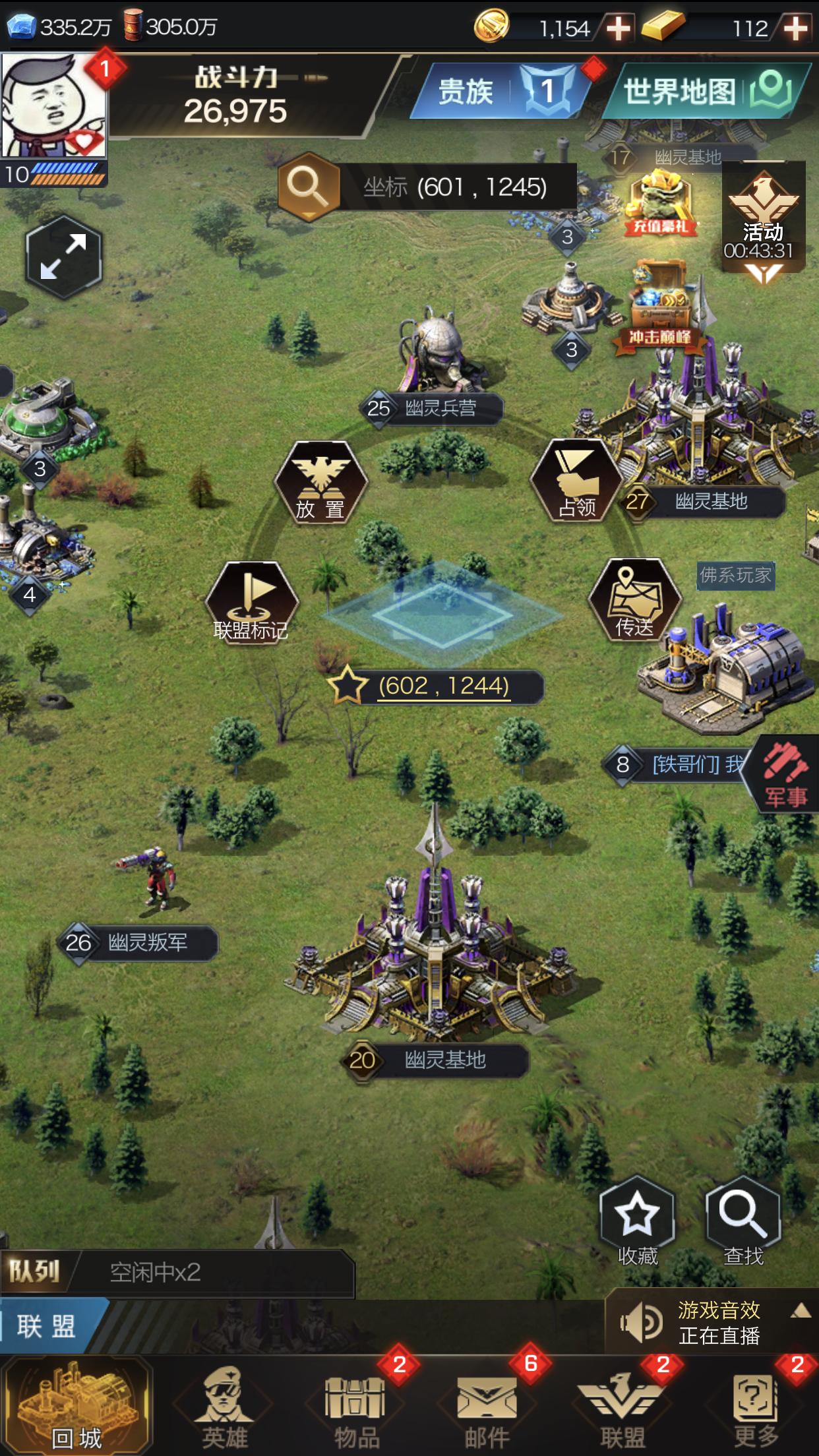The height and width of the screenshot is (1456, 819).
Task: Set a 联盟标记 alliance marker
Action: coord(251,602)
